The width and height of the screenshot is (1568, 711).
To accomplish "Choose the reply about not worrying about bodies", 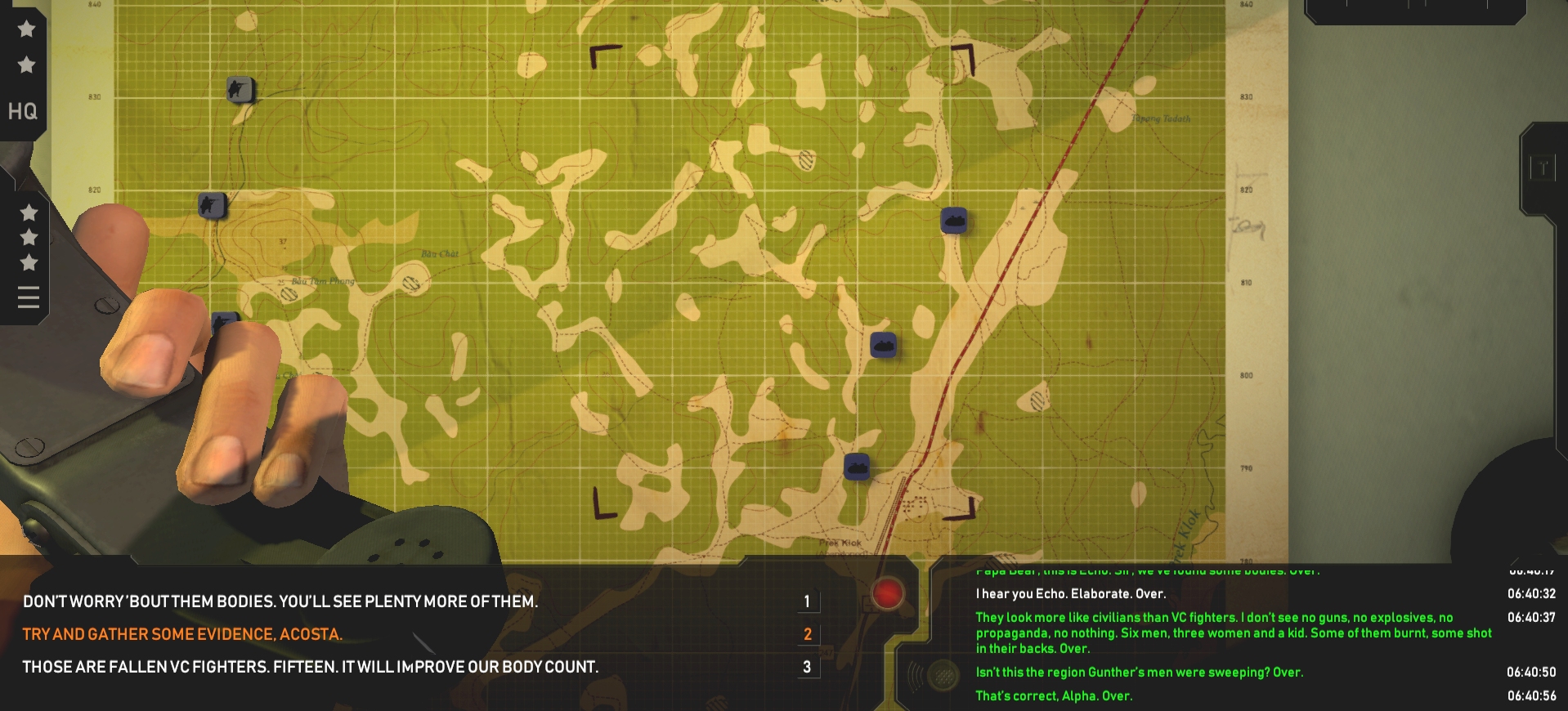I will coord(280,601).
